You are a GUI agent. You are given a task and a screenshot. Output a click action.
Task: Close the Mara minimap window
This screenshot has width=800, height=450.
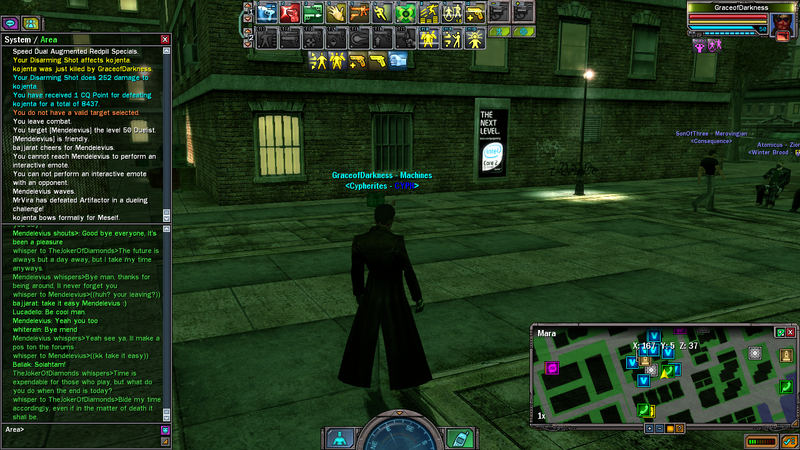pyautogui.click(x=791, y=331)
